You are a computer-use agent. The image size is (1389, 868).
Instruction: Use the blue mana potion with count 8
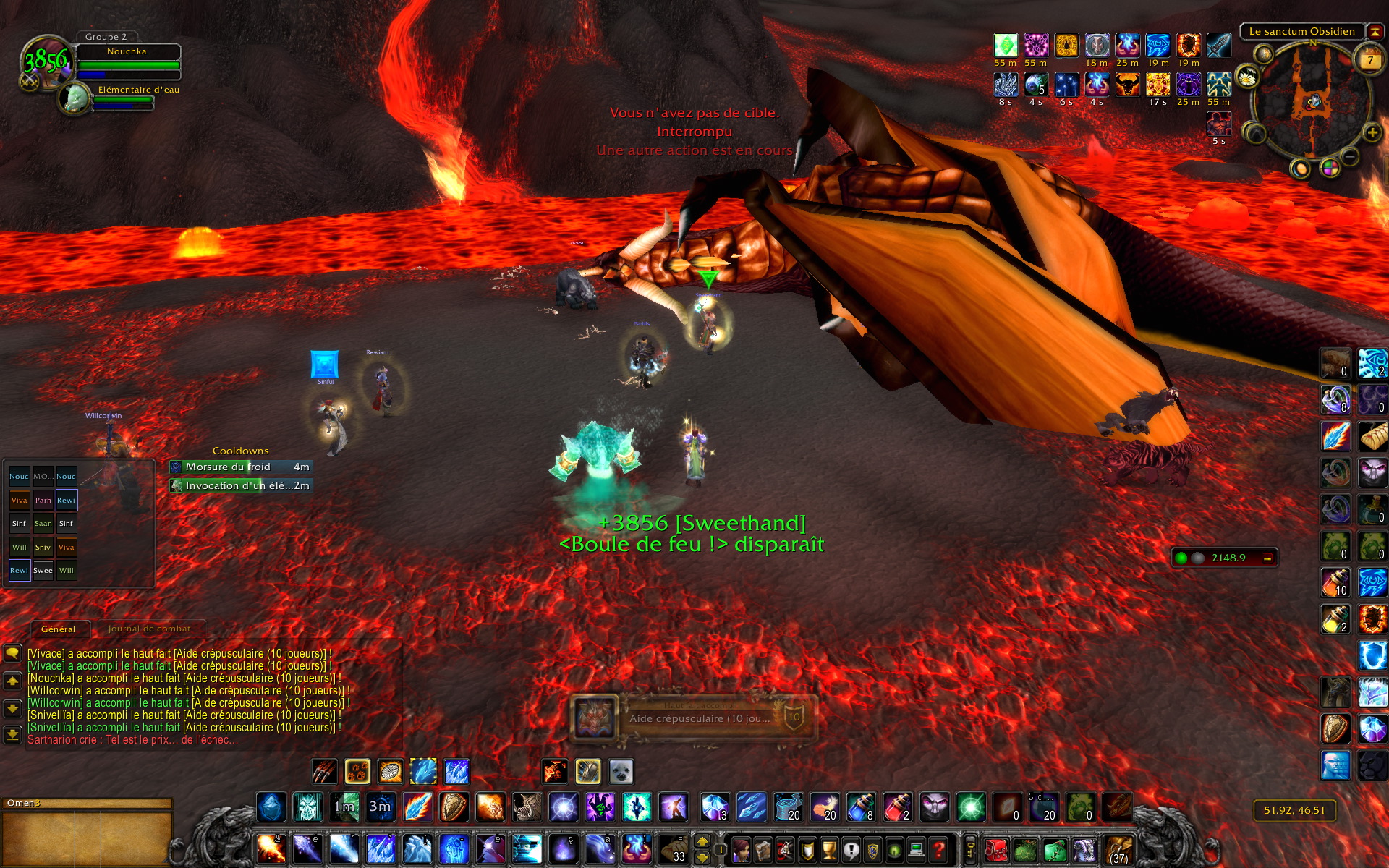861,807
